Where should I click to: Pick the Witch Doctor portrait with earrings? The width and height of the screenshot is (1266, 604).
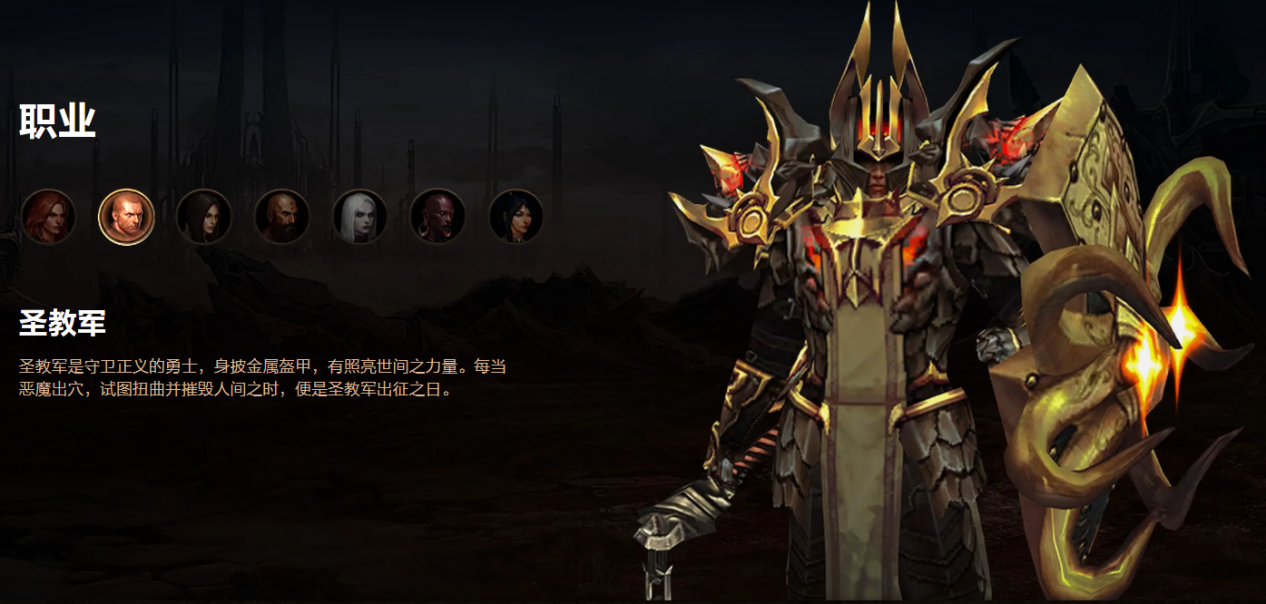(438, 216)
